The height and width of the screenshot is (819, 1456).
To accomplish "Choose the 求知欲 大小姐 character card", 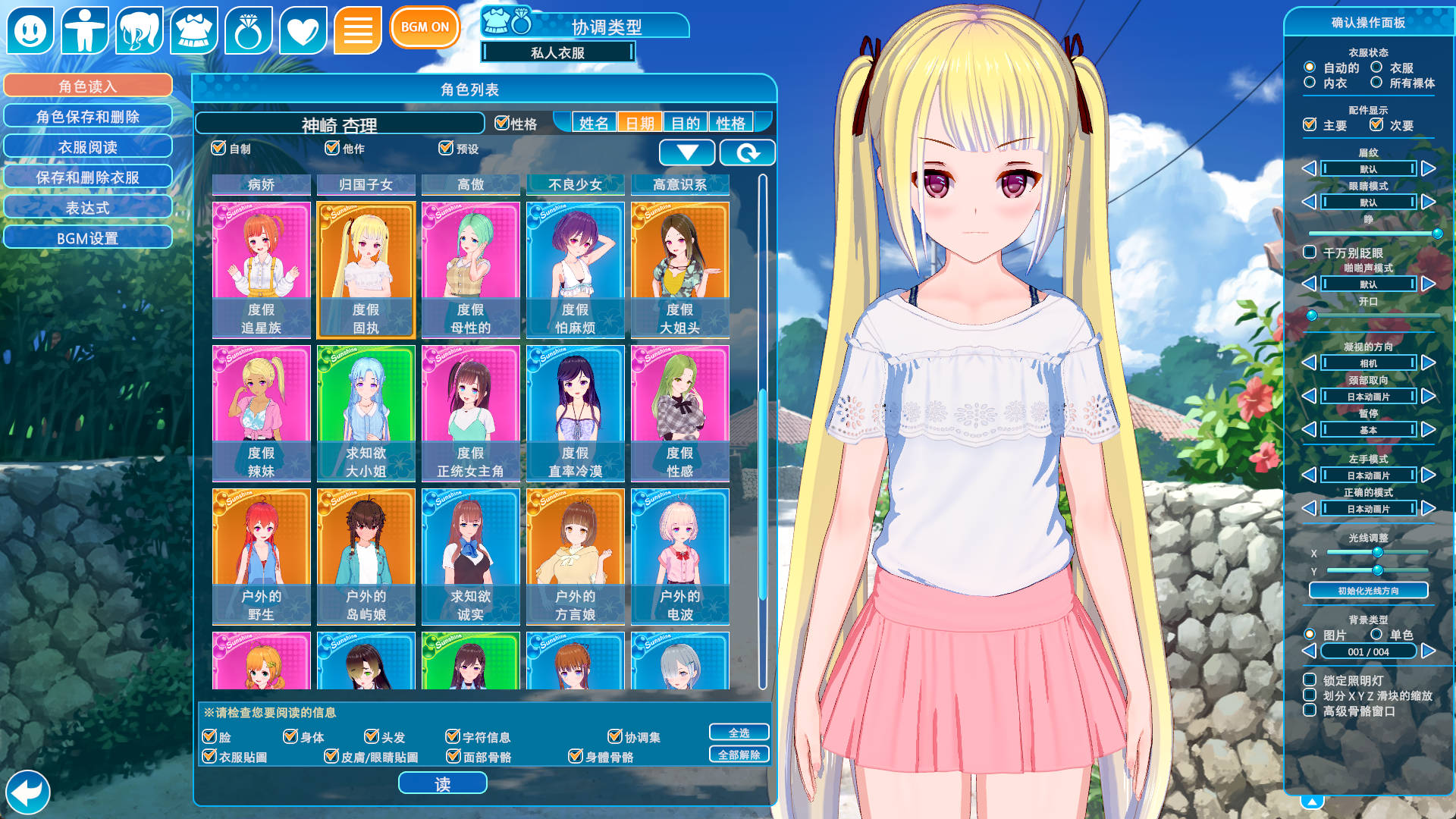I will coord(366,413).
